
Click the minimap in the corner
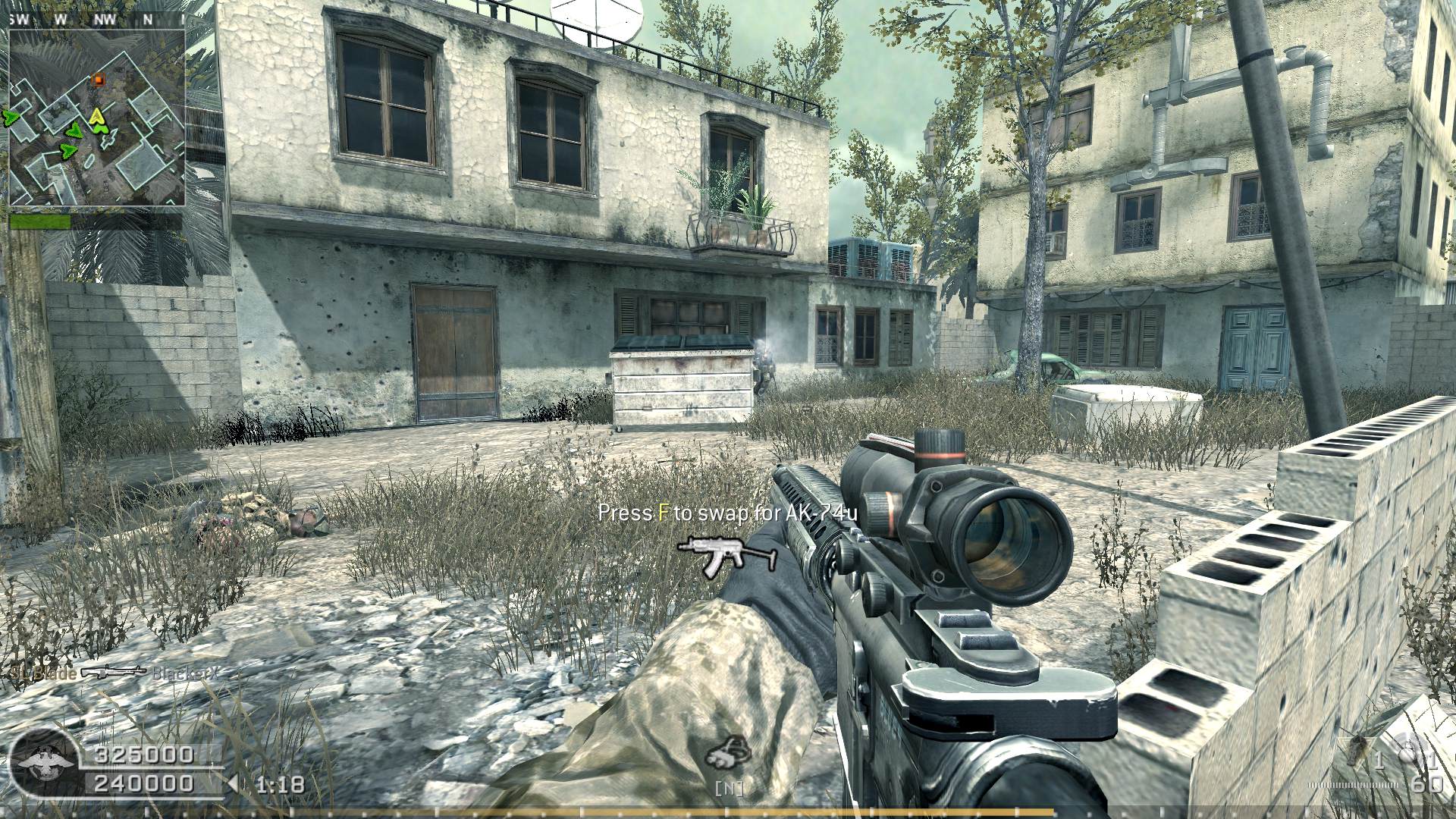pos(97,117)
